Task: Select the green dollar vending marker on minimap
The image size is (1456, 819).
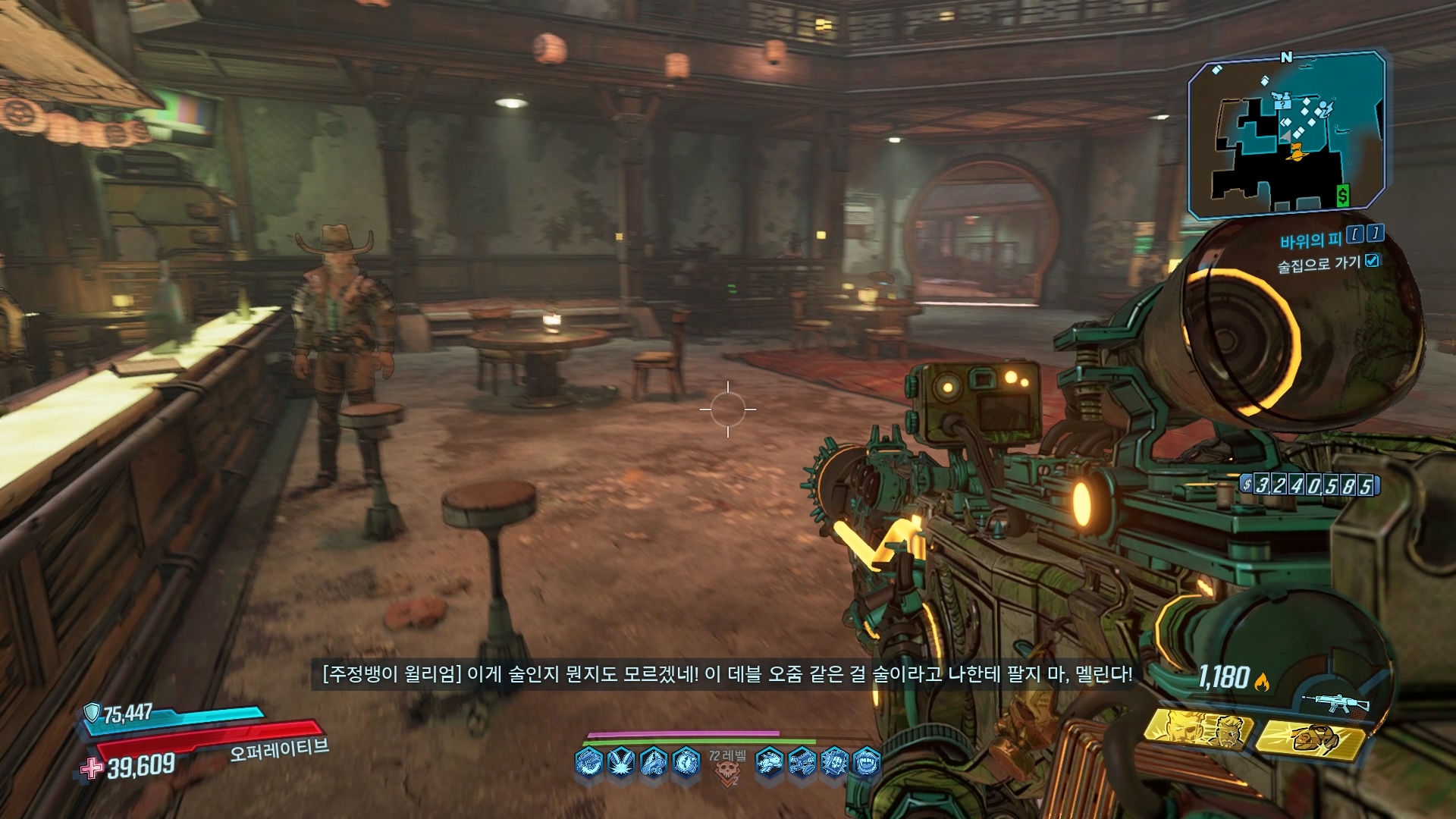Action: coord(1342,196)
